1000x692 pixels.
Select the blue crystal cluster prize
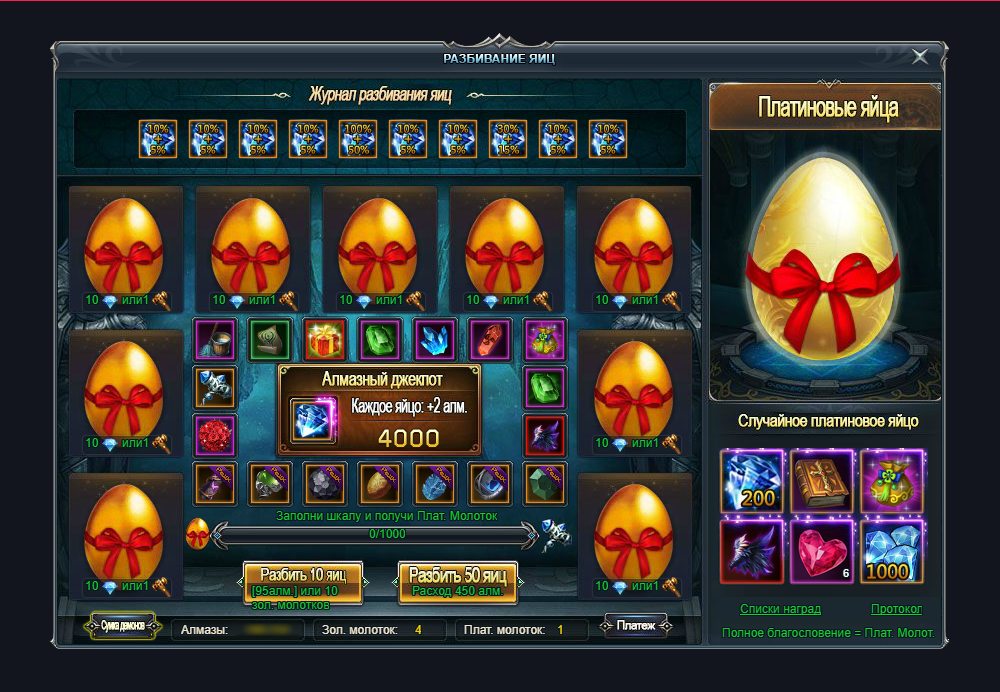pyautogui.click(x=435, y=340)
